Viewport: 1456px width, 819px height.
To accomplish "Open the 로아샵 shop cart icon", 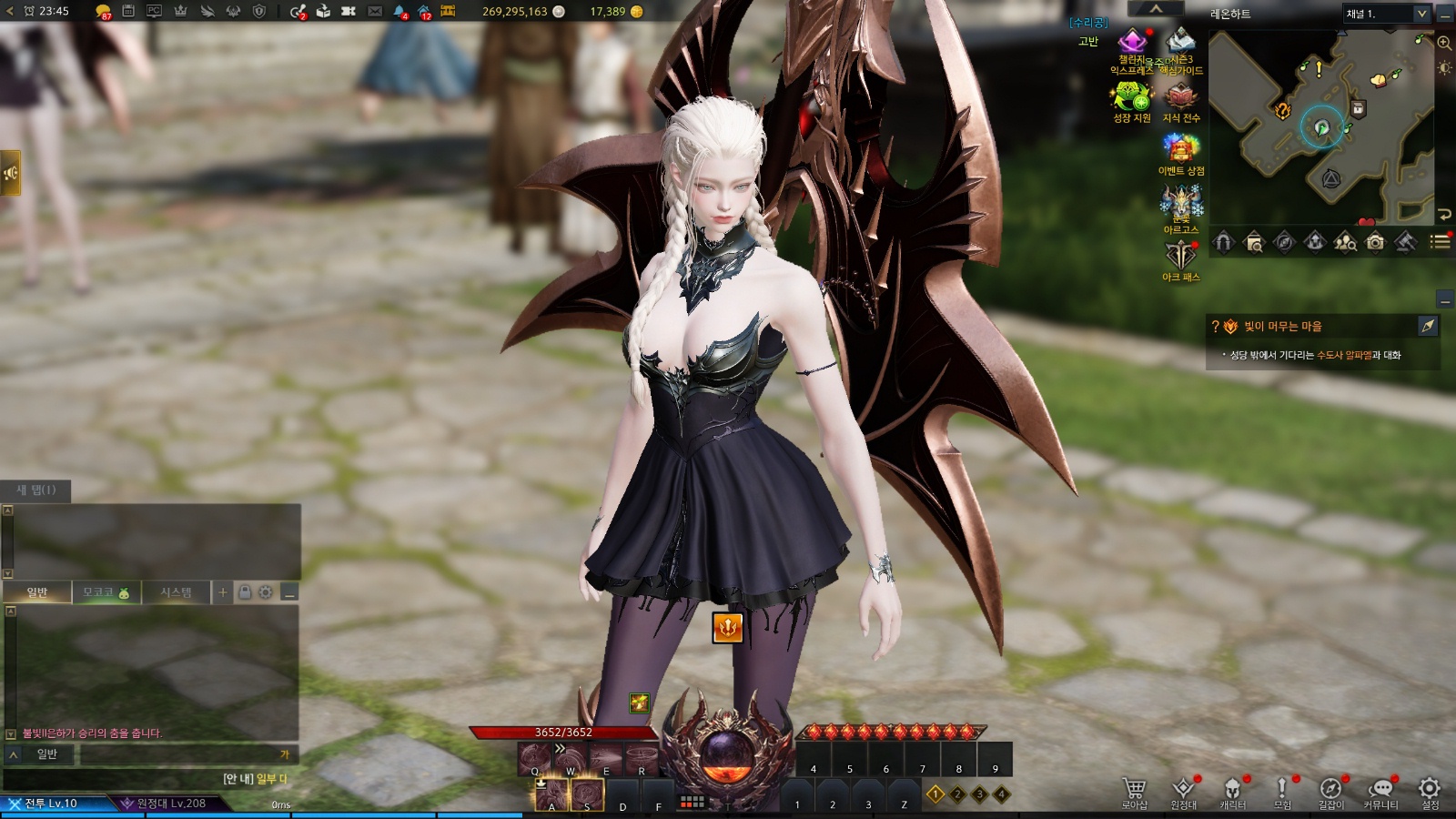I will coord(1134,790).
